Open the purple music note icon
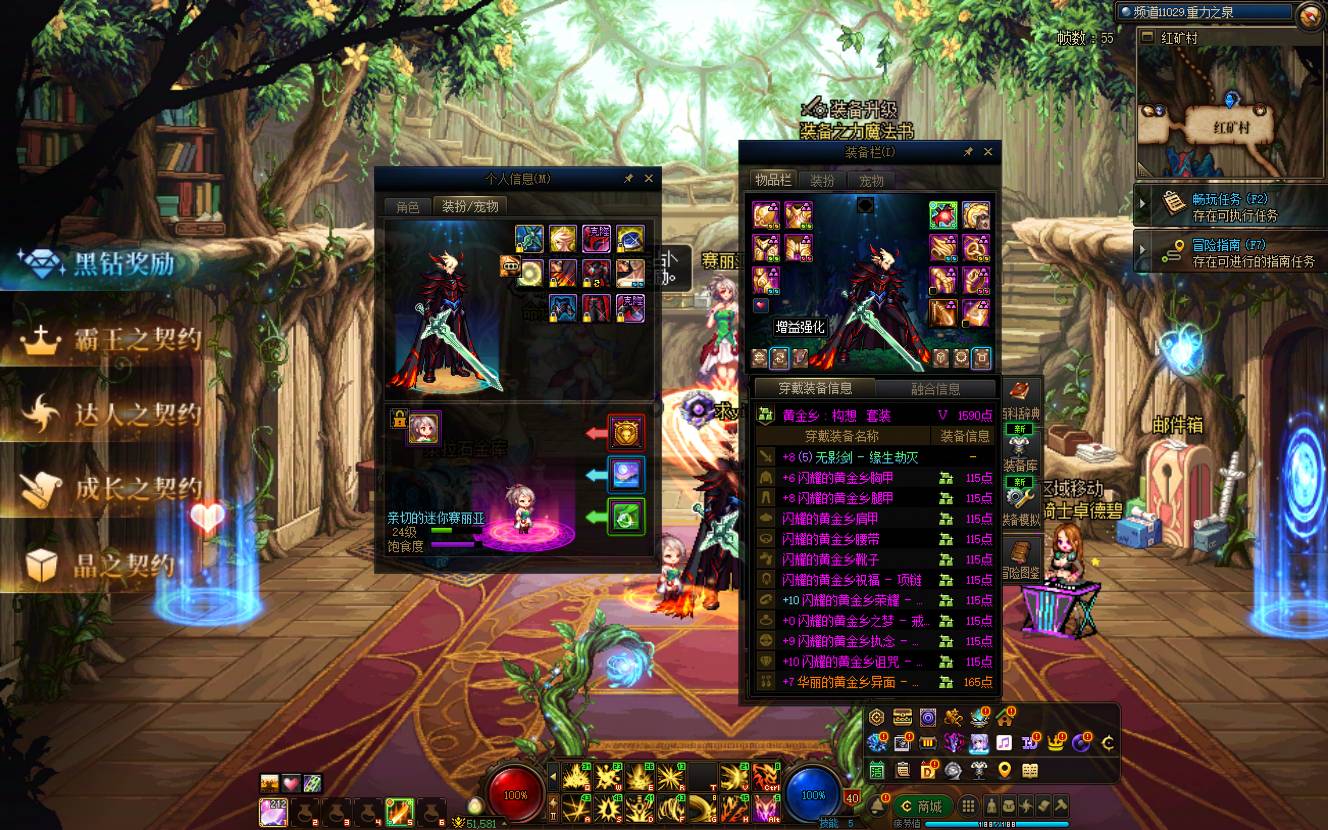 [1003, 742]
